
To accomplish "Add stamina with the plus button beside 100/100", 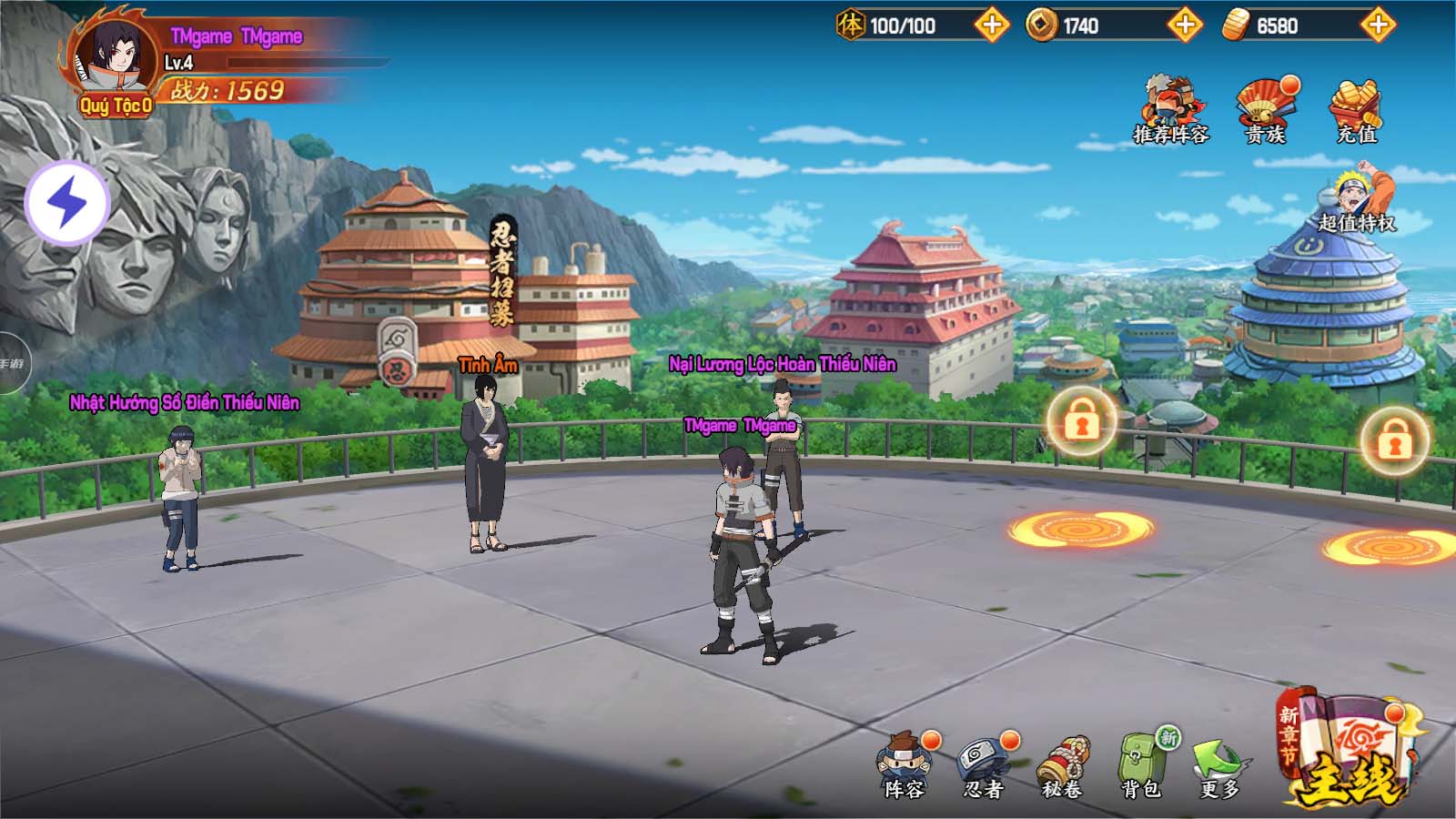I will click(x=991, y=25).
